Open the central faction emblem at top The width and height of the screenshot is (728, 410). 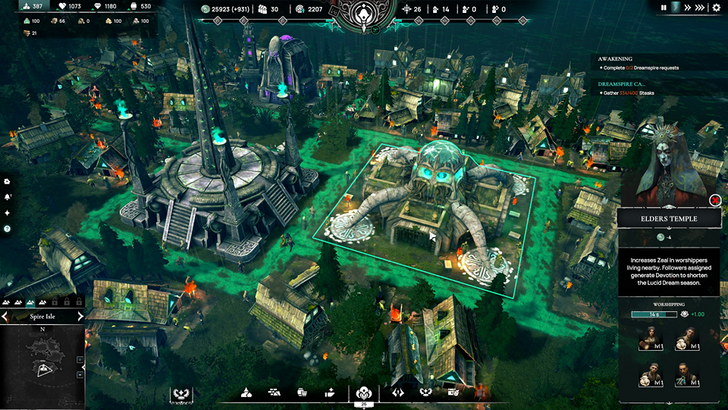click(363, 12)
